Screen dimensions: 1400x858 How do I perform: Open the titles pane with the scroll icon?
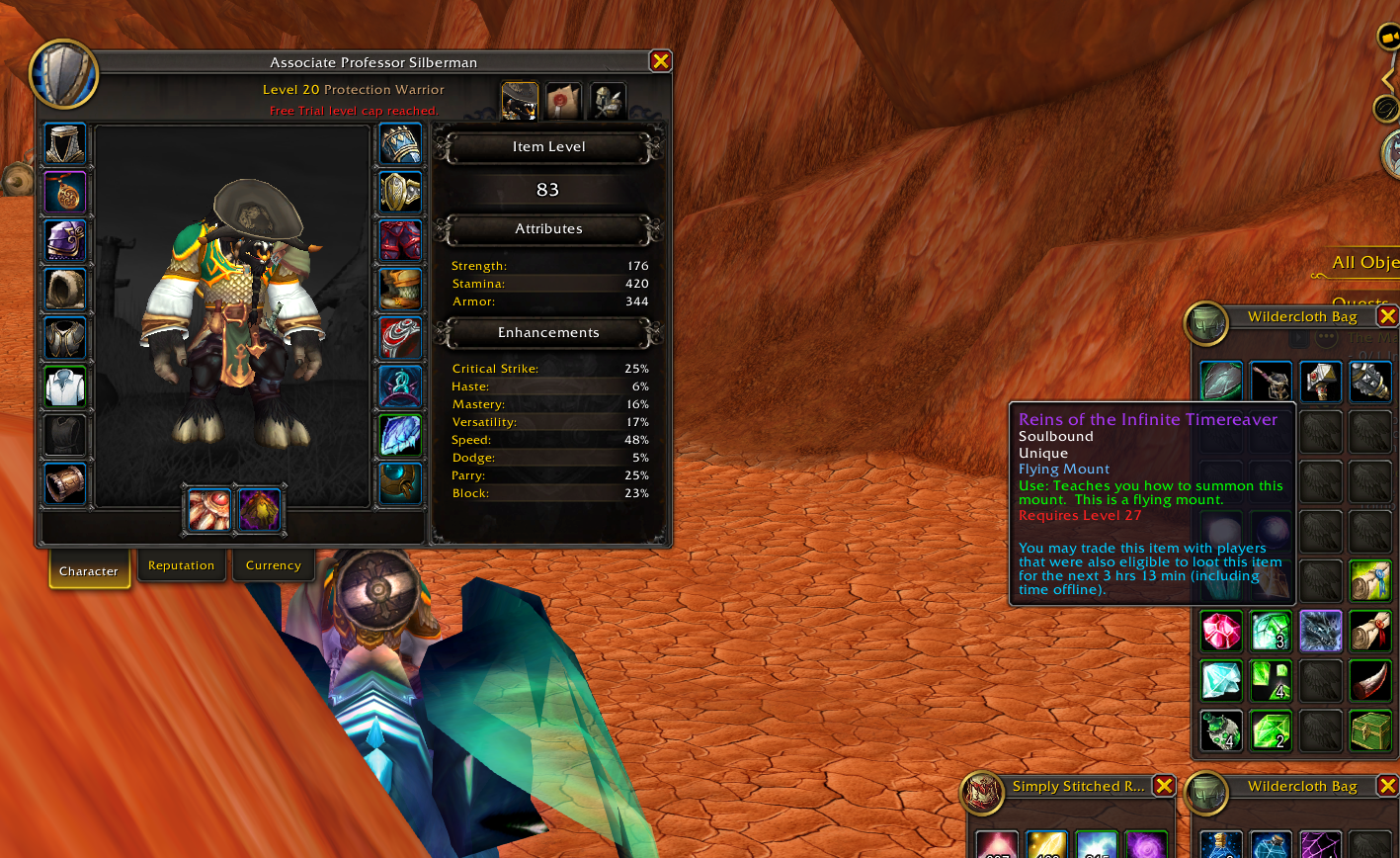point(564,101)
